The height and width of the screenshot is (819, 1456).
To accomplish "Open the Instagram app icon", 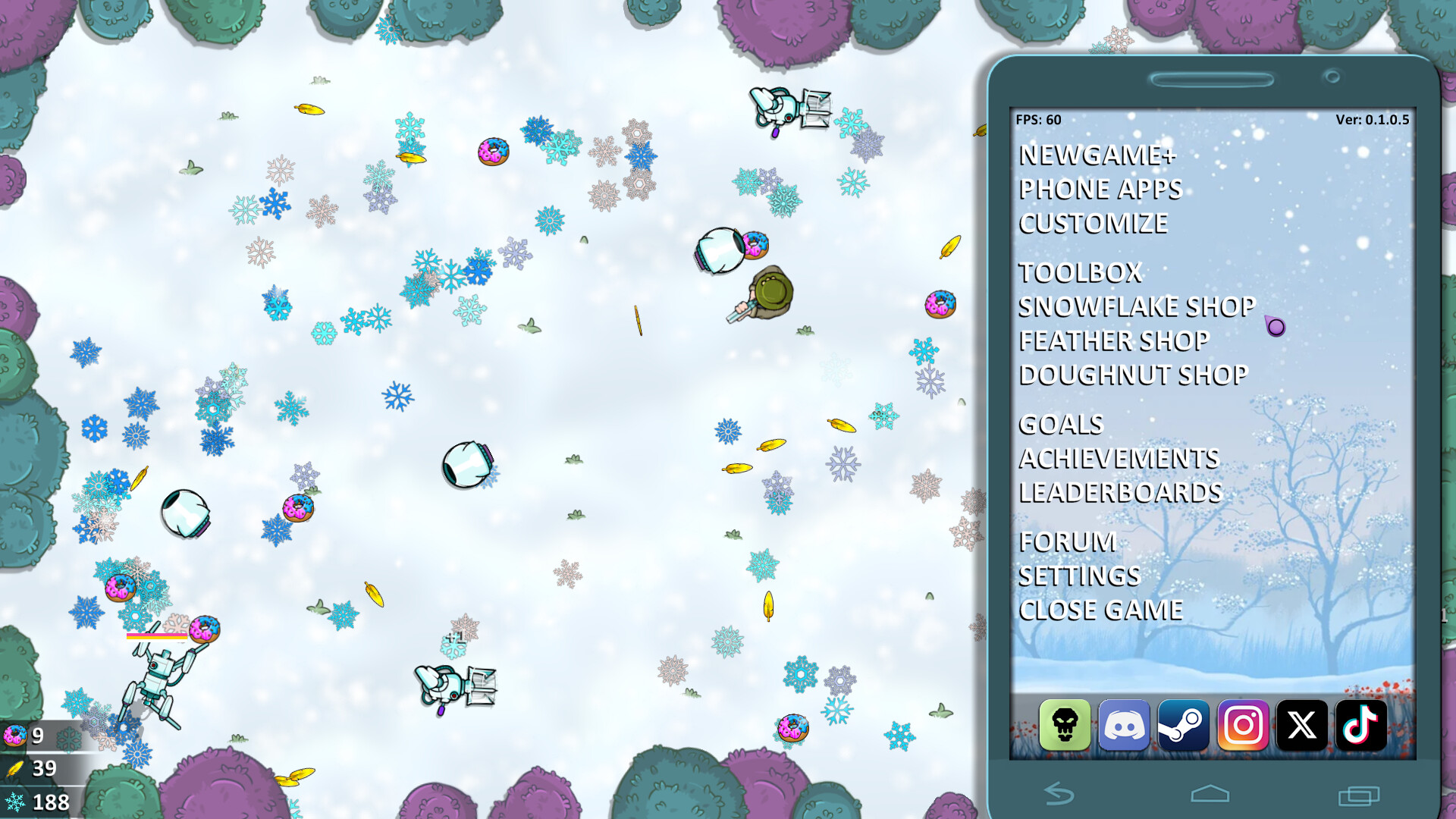I will tap(1241, 725).
